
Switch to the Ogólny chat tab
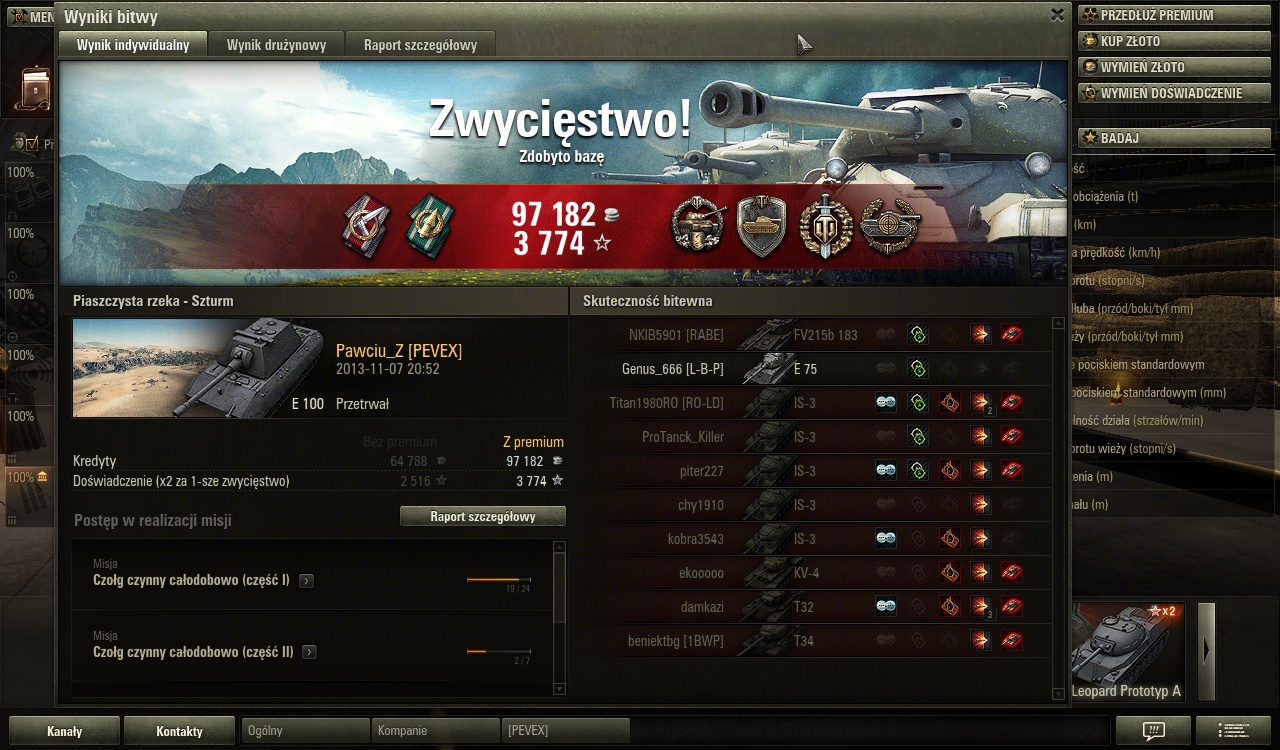click(306, 731)
